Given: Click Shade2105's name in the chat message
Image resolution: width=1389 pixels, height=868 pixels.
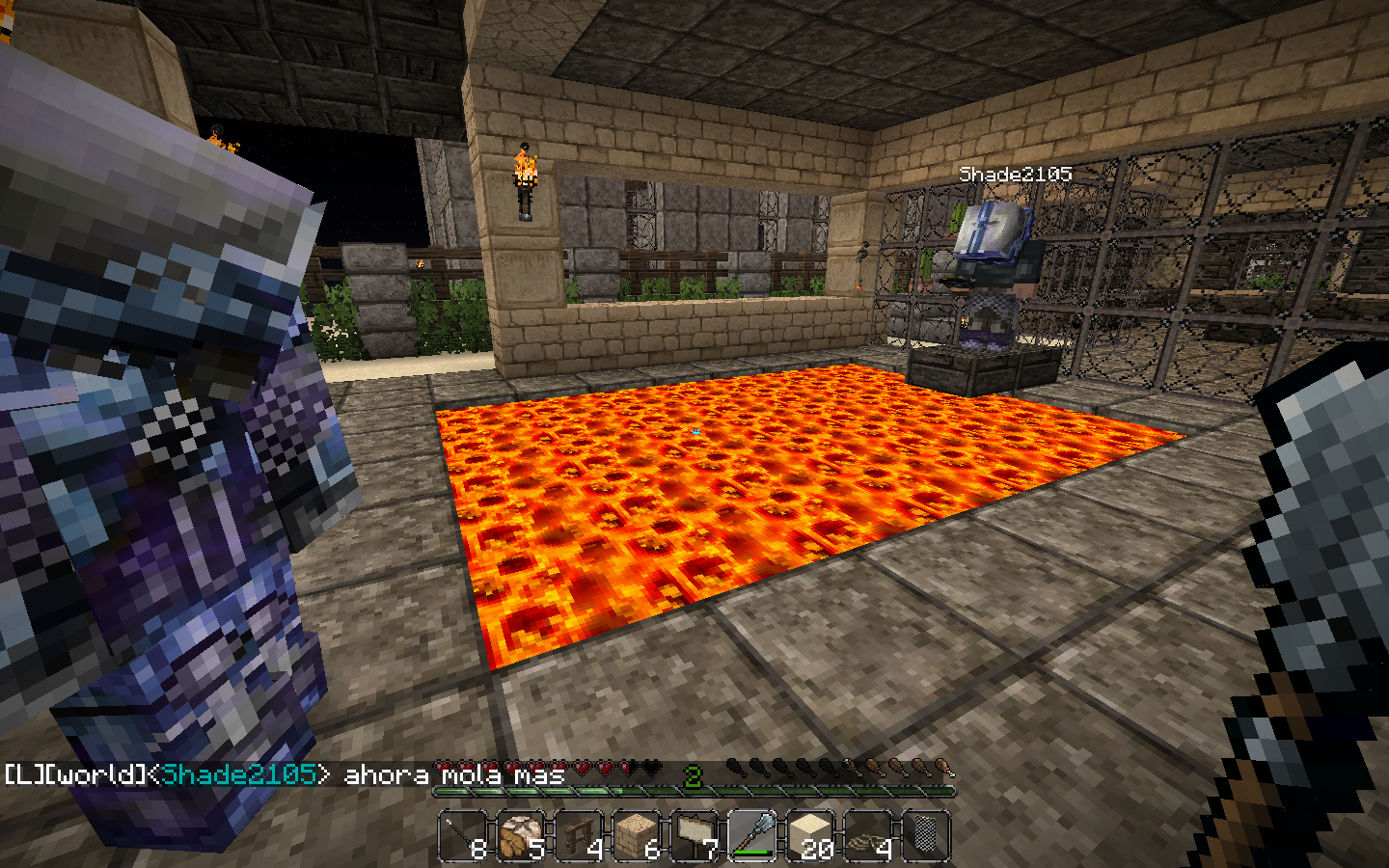Looking at the screenshot, I should [x=238, y=774].
